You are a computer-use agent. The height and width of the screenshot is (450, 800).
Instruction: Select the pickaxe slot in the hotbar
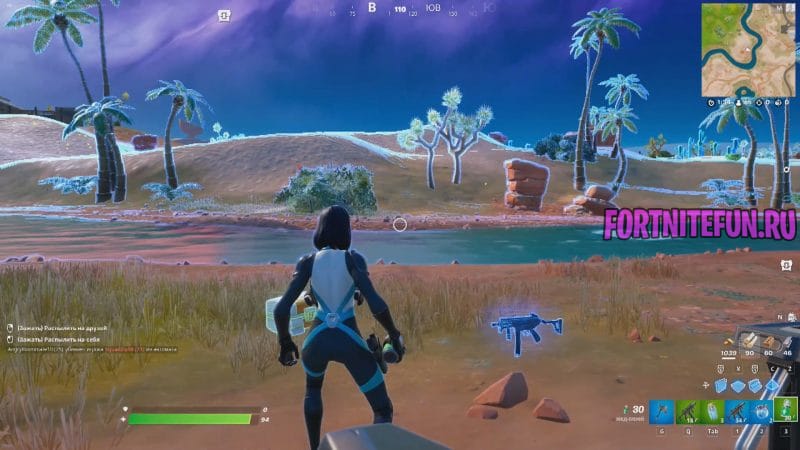click(x=661, y=411)
